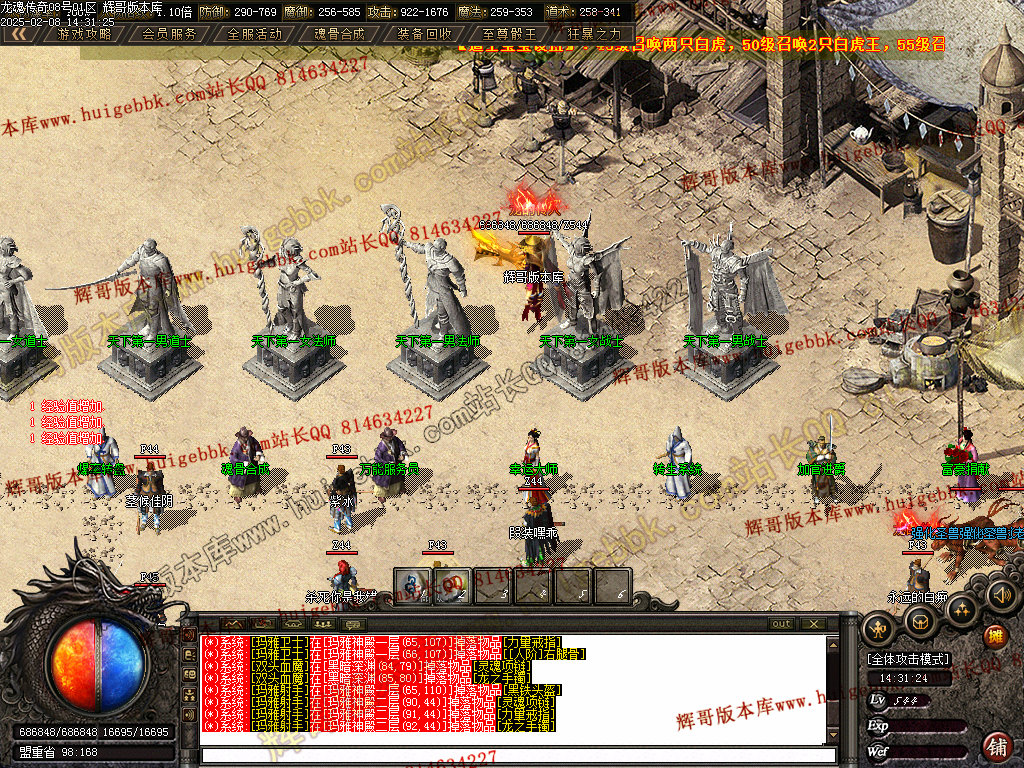Open the 会员服务 member services menu
Viewport: 1024px width, 768px height.
[x=170, y=33]
